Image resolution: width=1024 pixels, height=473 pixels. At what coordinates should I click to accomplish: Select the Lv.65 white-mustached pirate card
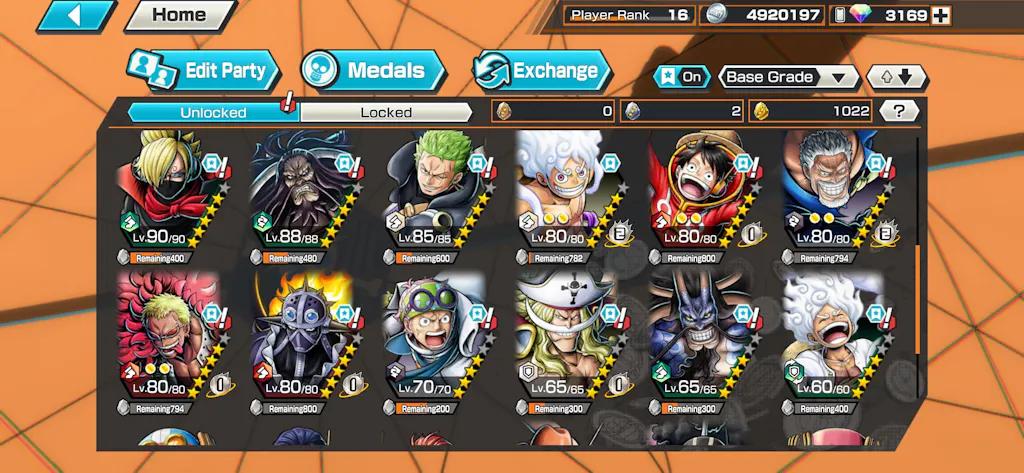[x=566, y=340]
